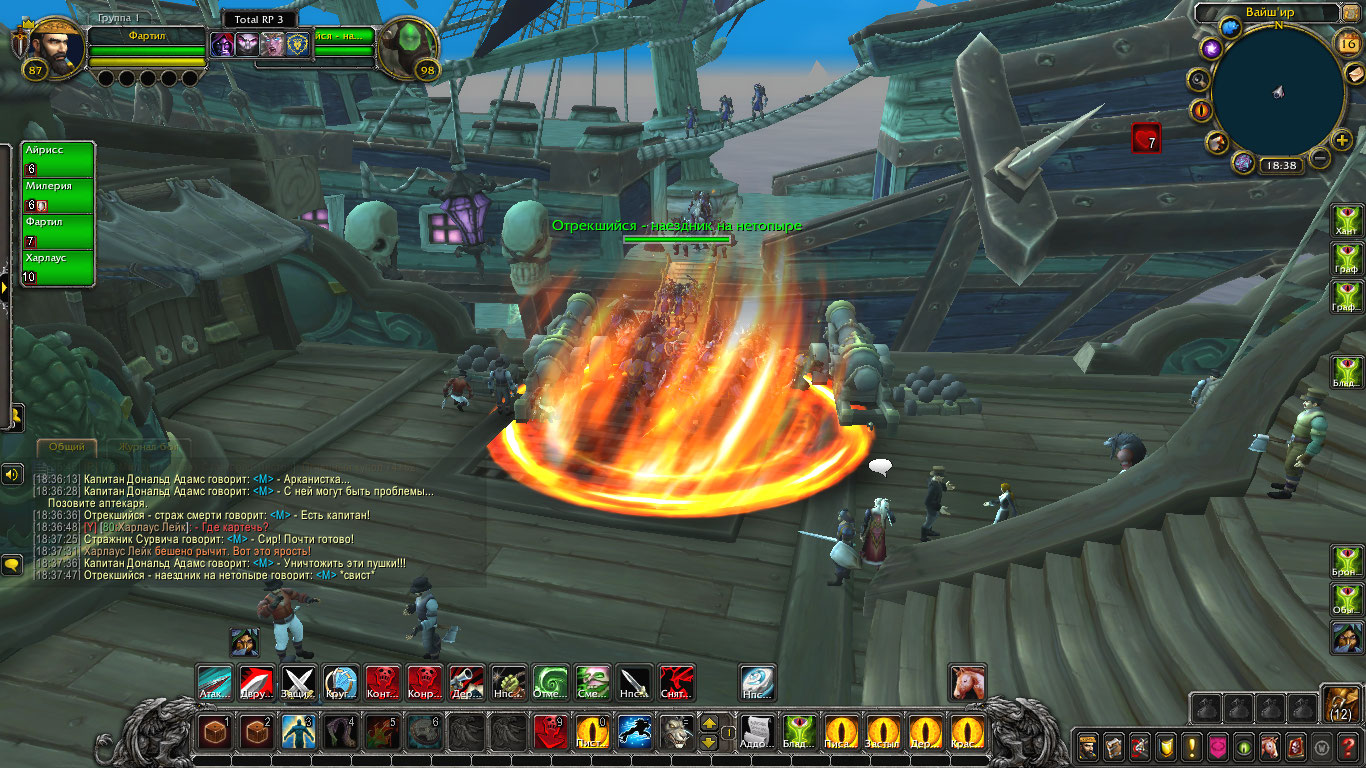
Task: Open the mounts horse head micro button
Action: (1270, 746)
